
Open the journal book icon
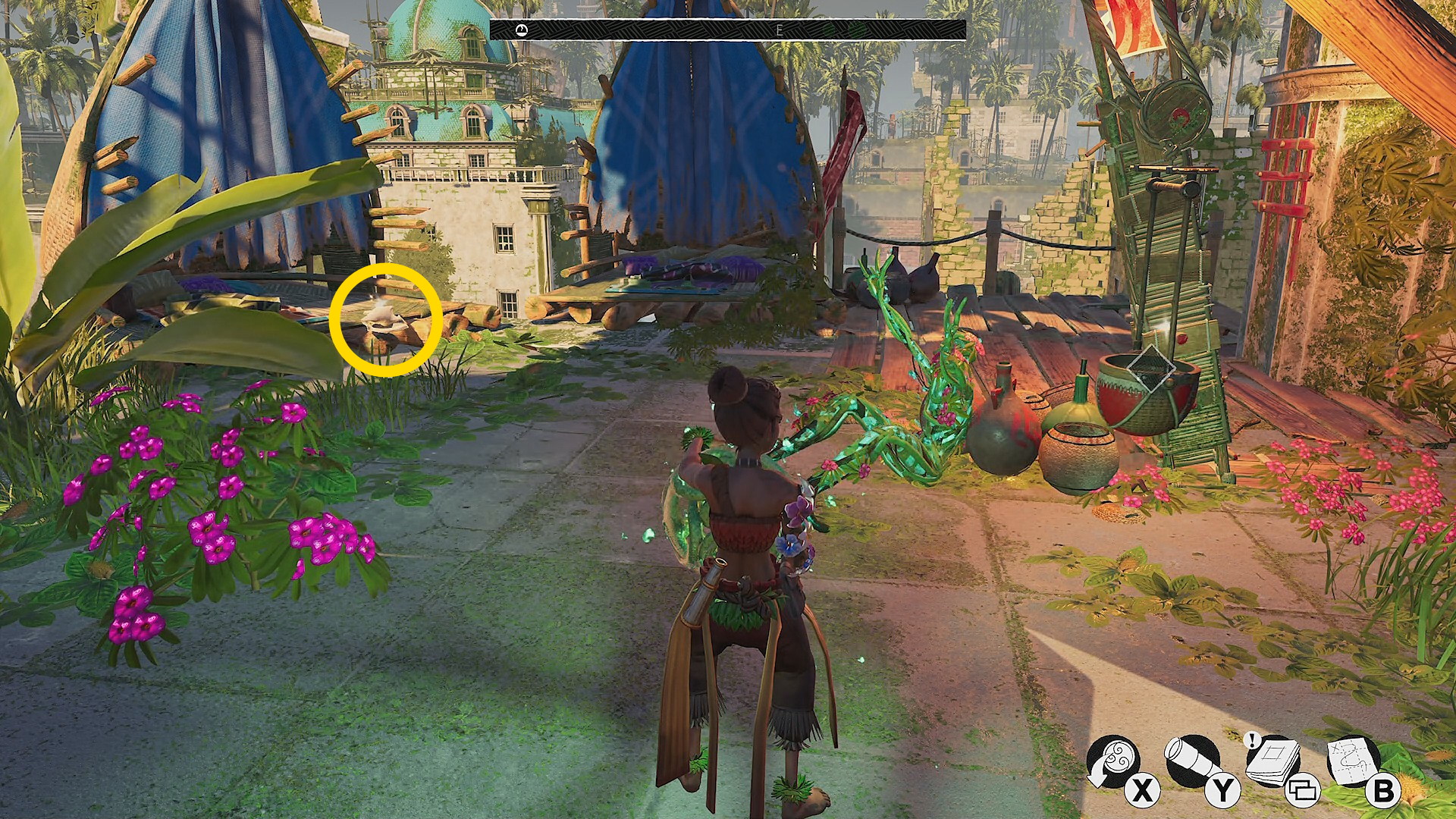(x=1273, y=761)
